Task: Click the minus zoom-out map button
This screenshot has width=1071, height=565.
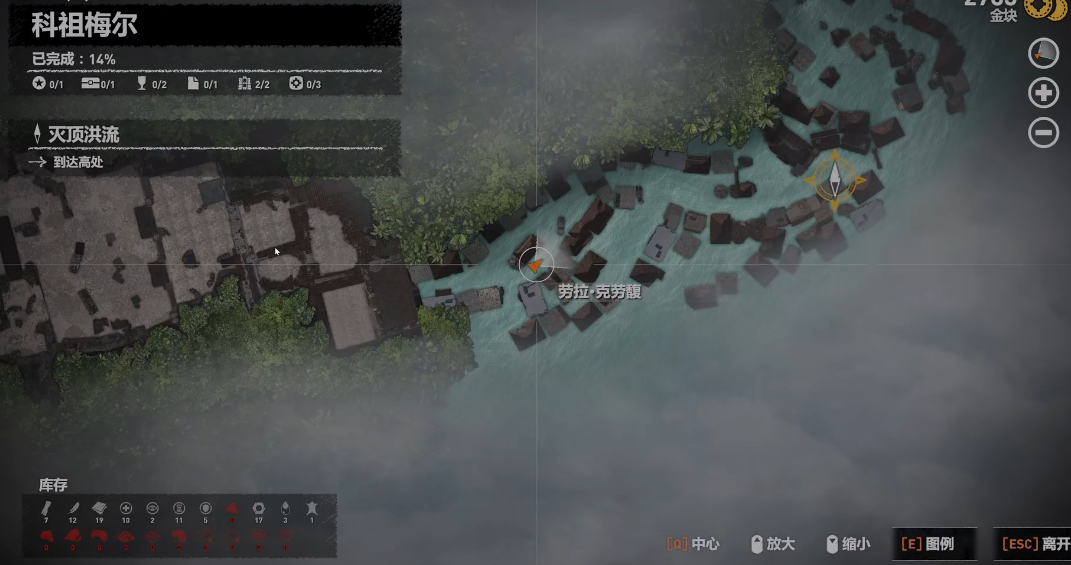Action: [x=1043, y=132]
